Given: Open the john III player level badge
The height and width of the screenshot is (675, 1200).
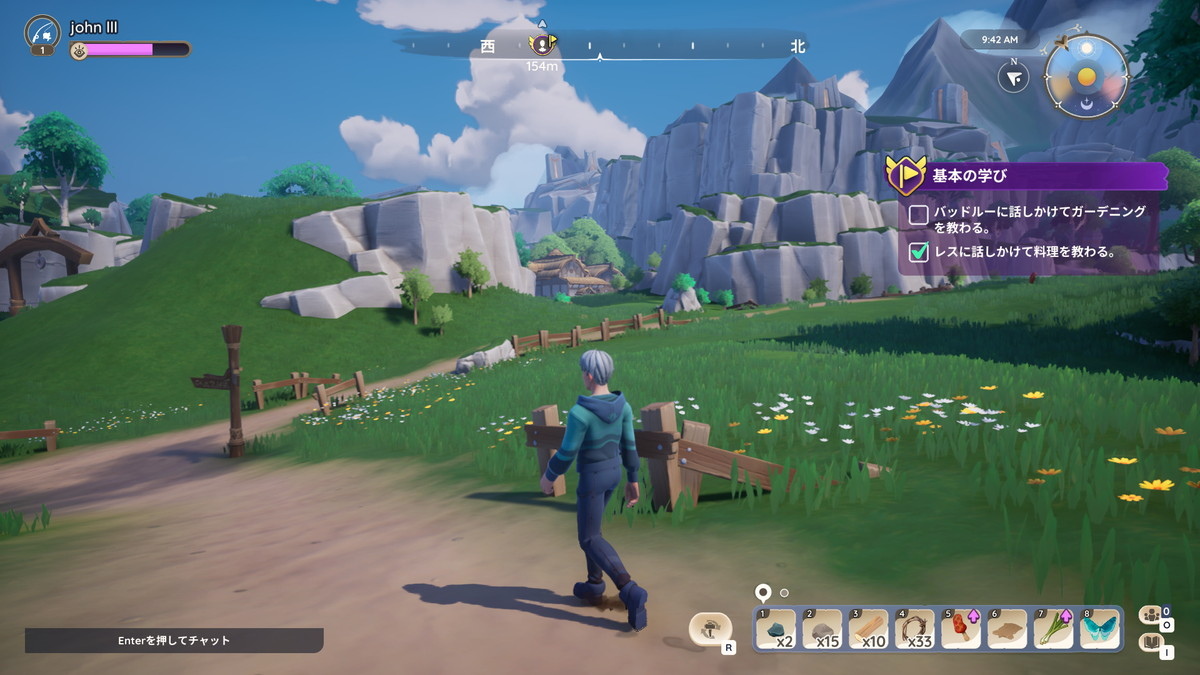Looking at the screenshot, I should [42, 33].
